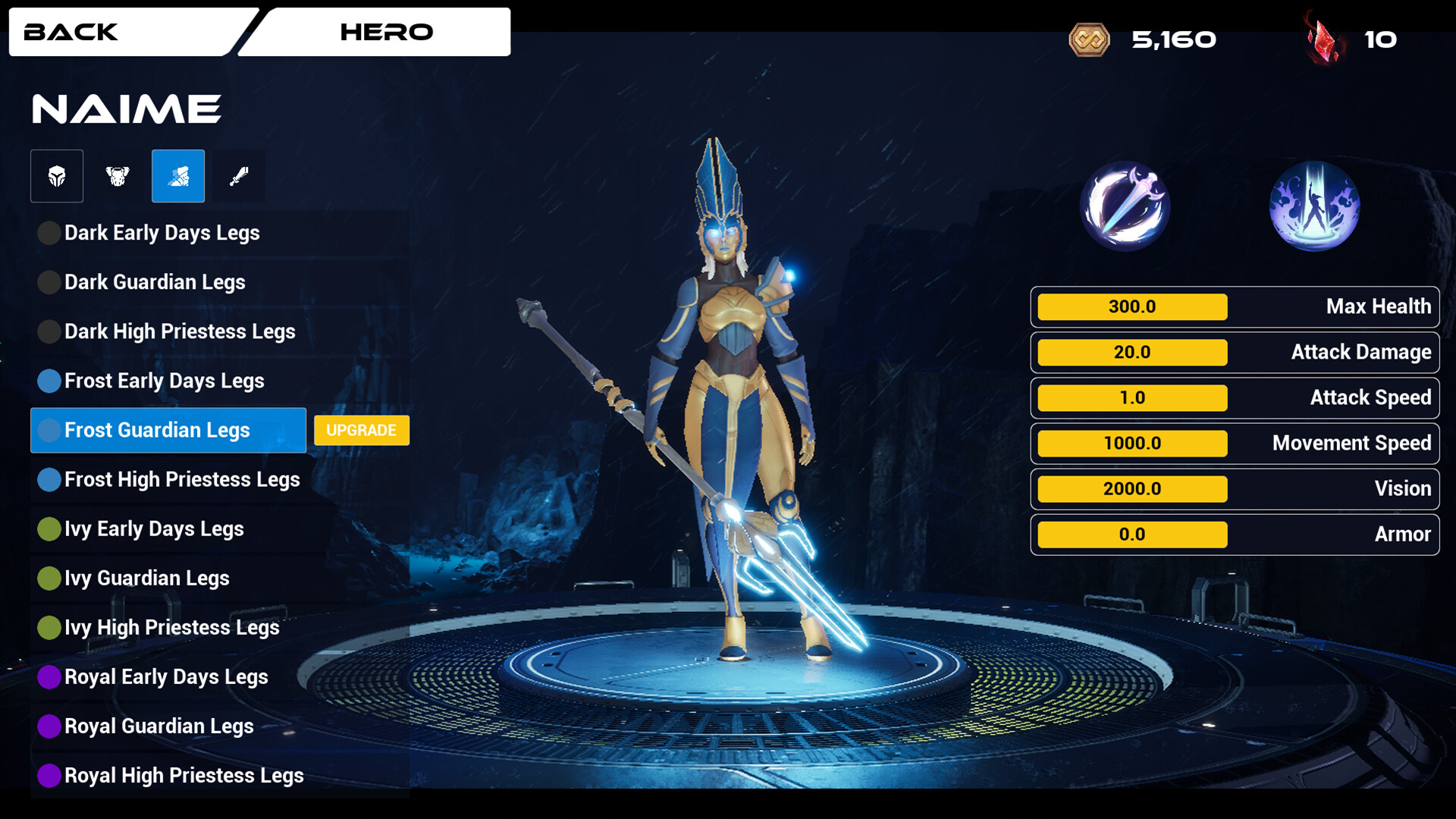Click the gold coin currency icon
The width and height of the screenshot is (1456, 819).
1090,39
